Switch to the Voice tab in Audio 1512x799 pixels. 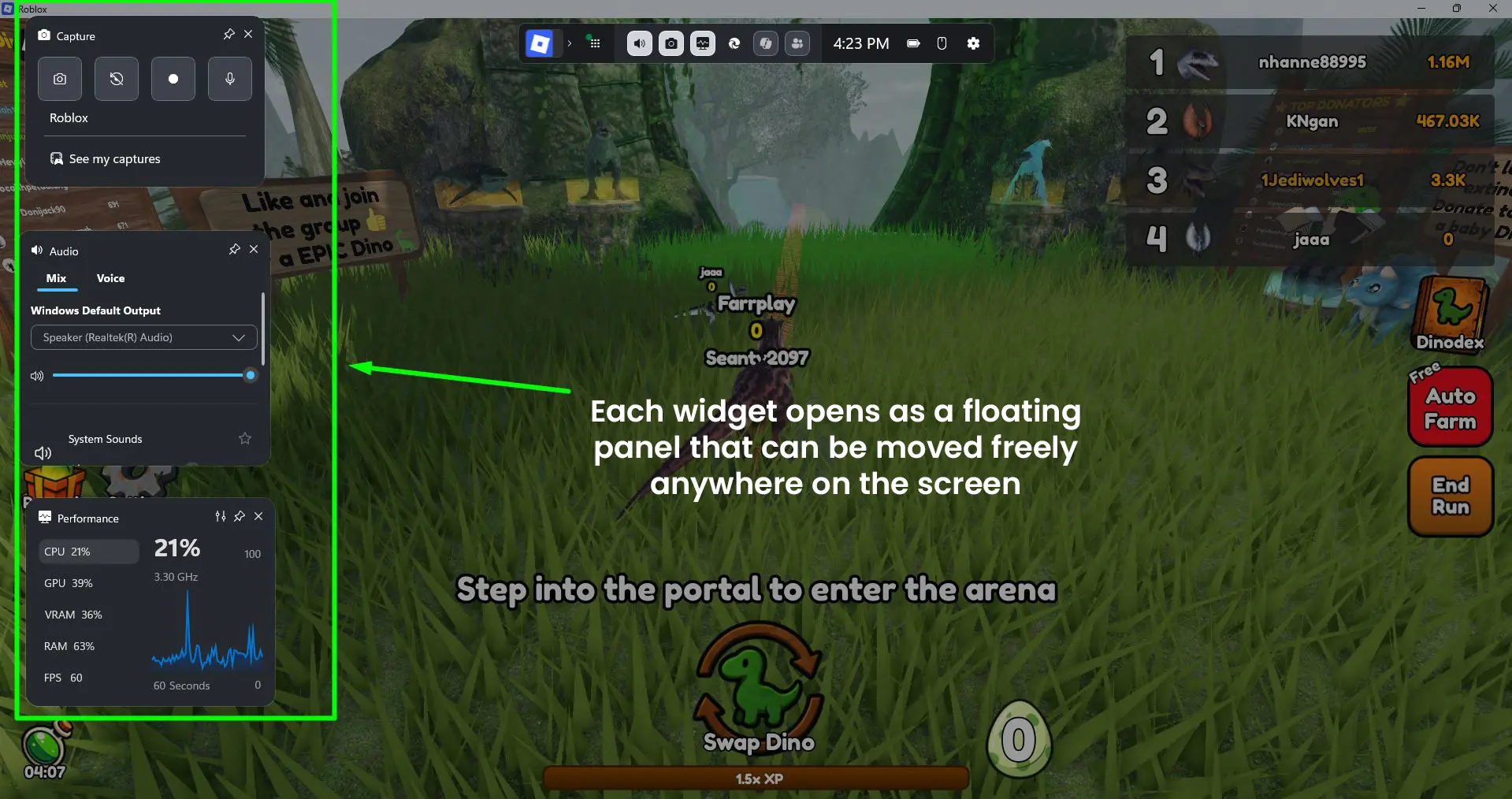pyautogui.click(x=110, y=278)
